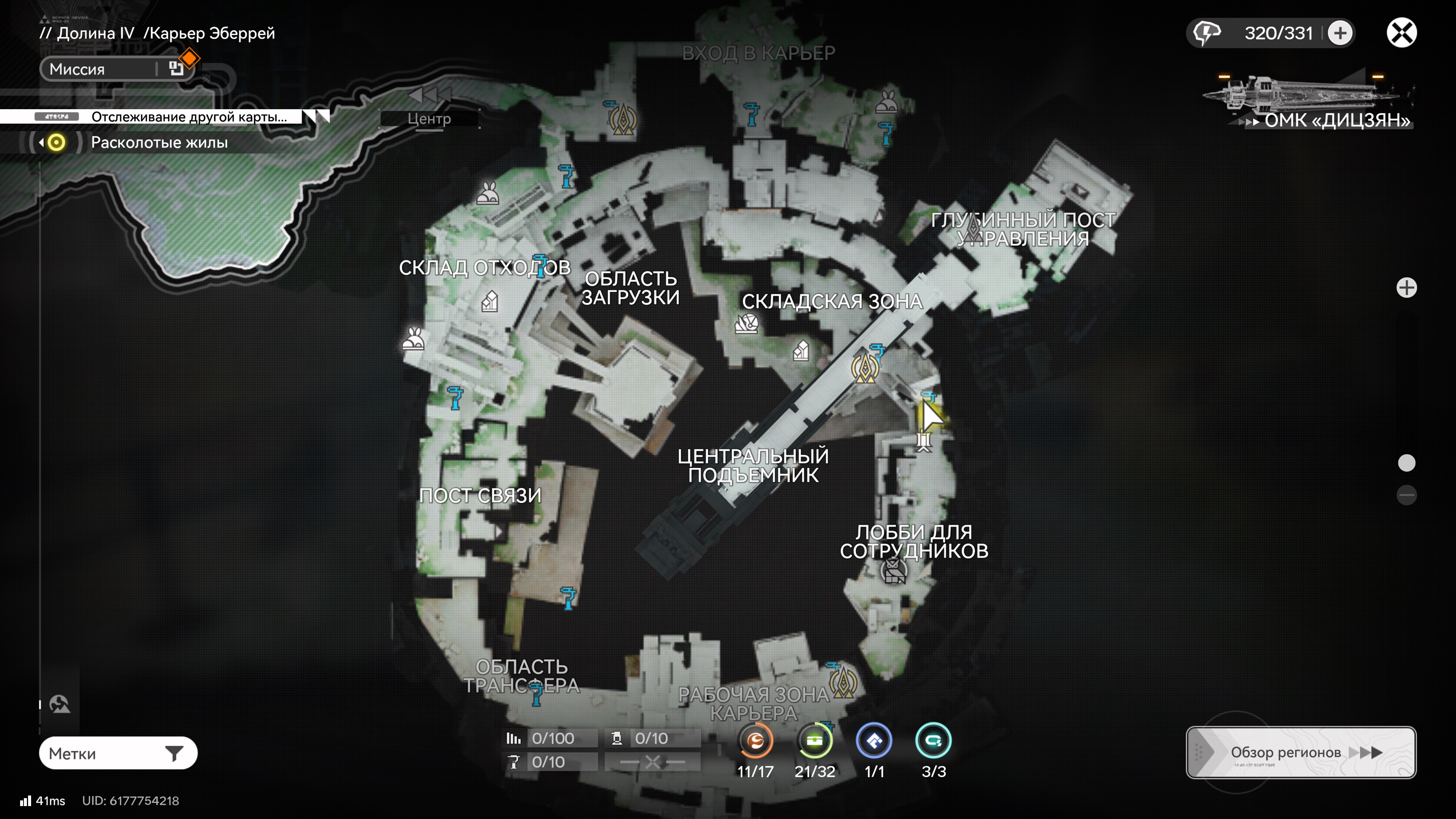This screenshot has width=1456, height=819.
Task: Zoom out the map with minus
Action: 1406,495
